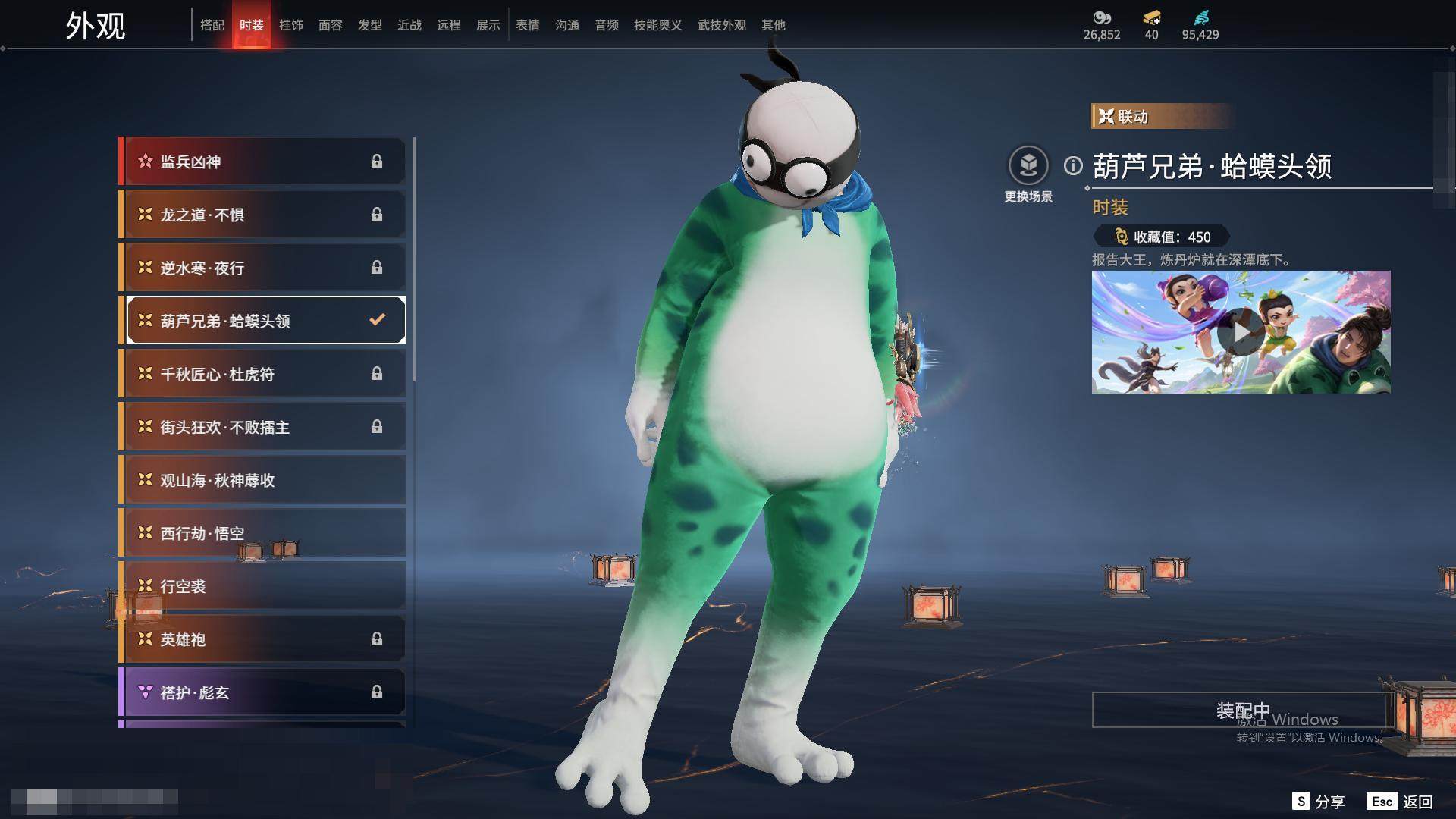Select the 发型 tab
The image size is (1456, 819).
click(x=369, y=25)
